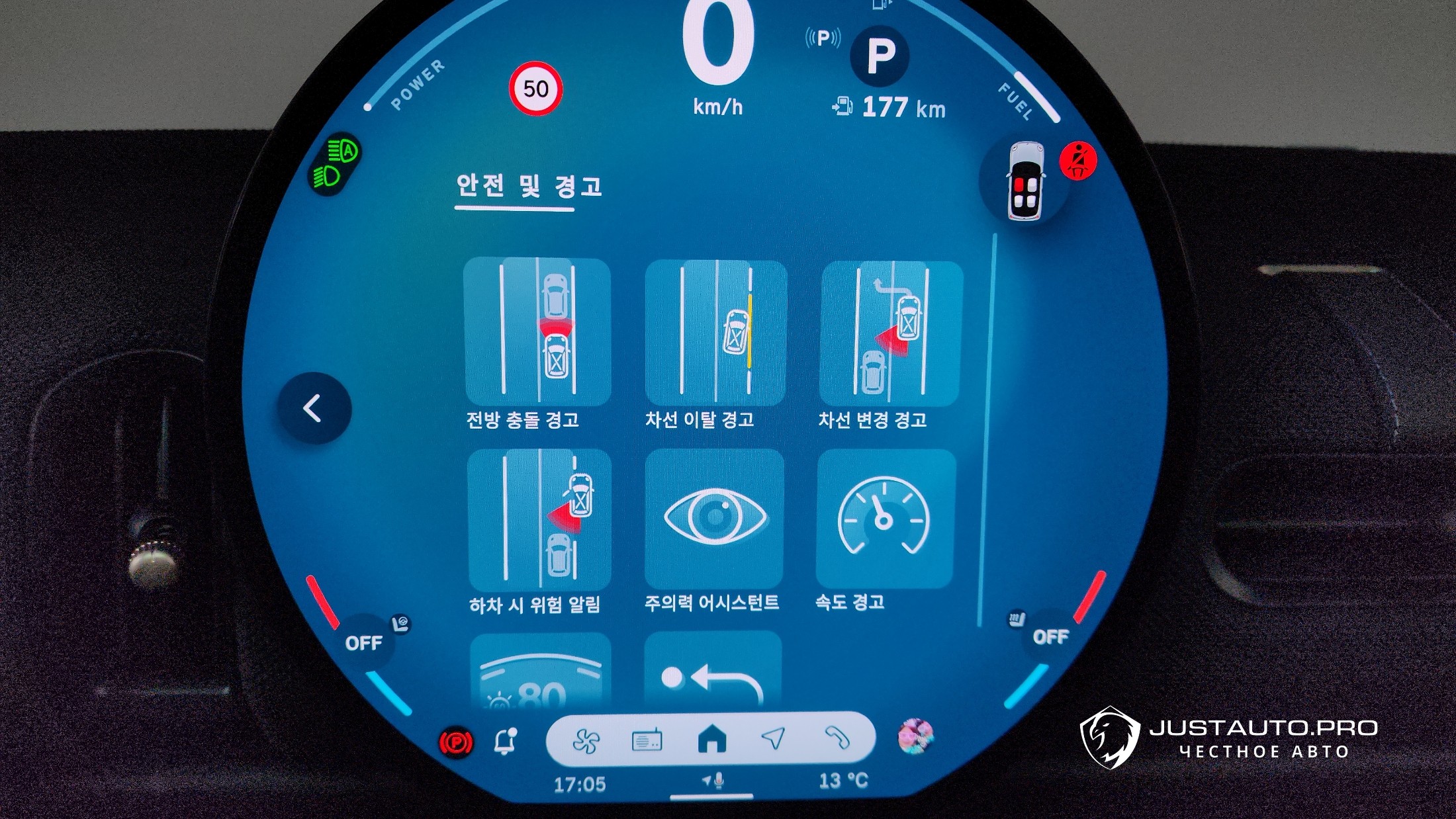Go to the home screen icon
Viewport: 1456px width, 819px height.
click(712, 739)
